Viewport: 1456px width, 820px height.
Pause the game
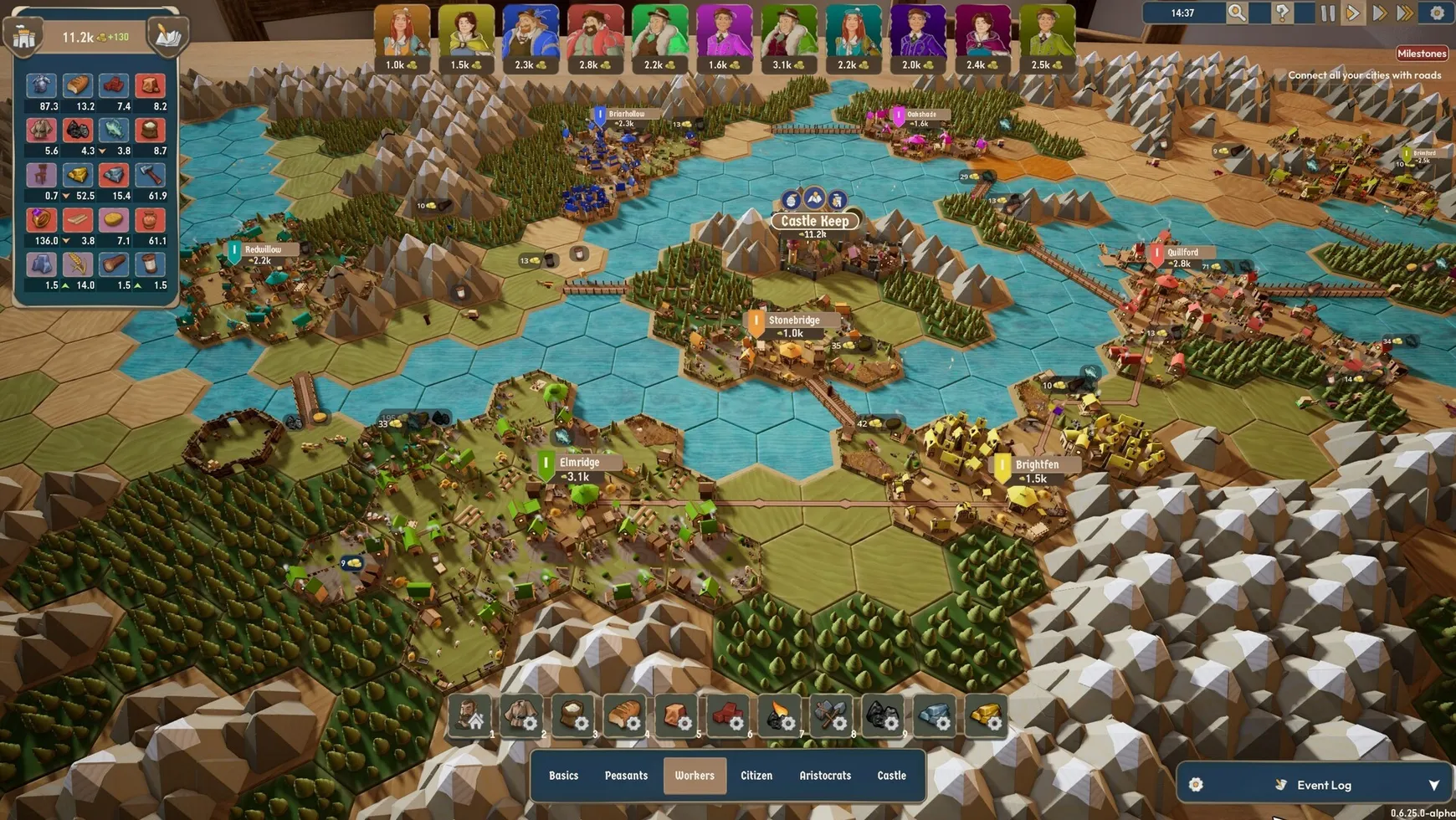1327,13
